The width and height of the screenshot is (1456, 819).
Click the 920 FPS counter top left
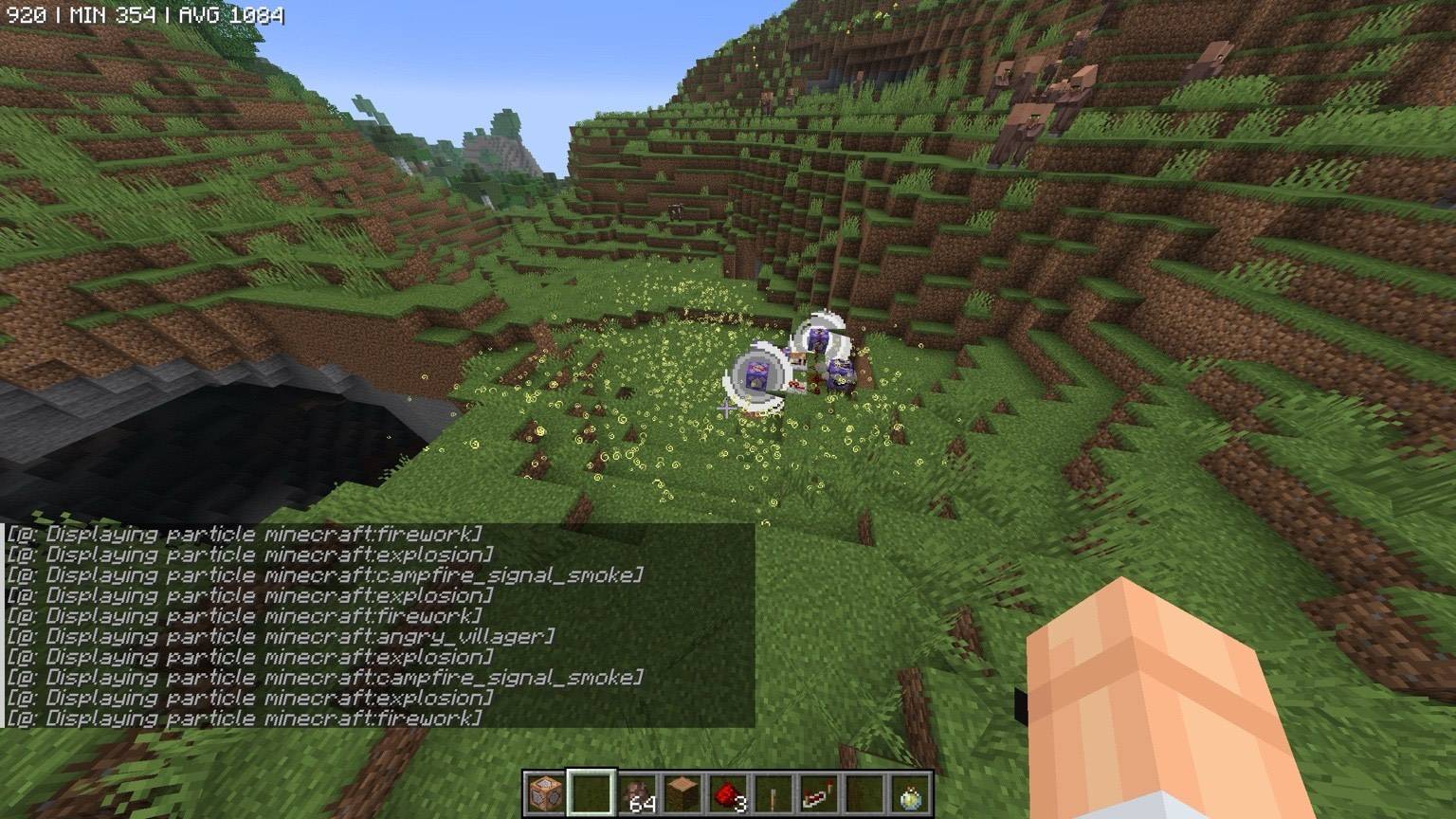coord(26,14)
